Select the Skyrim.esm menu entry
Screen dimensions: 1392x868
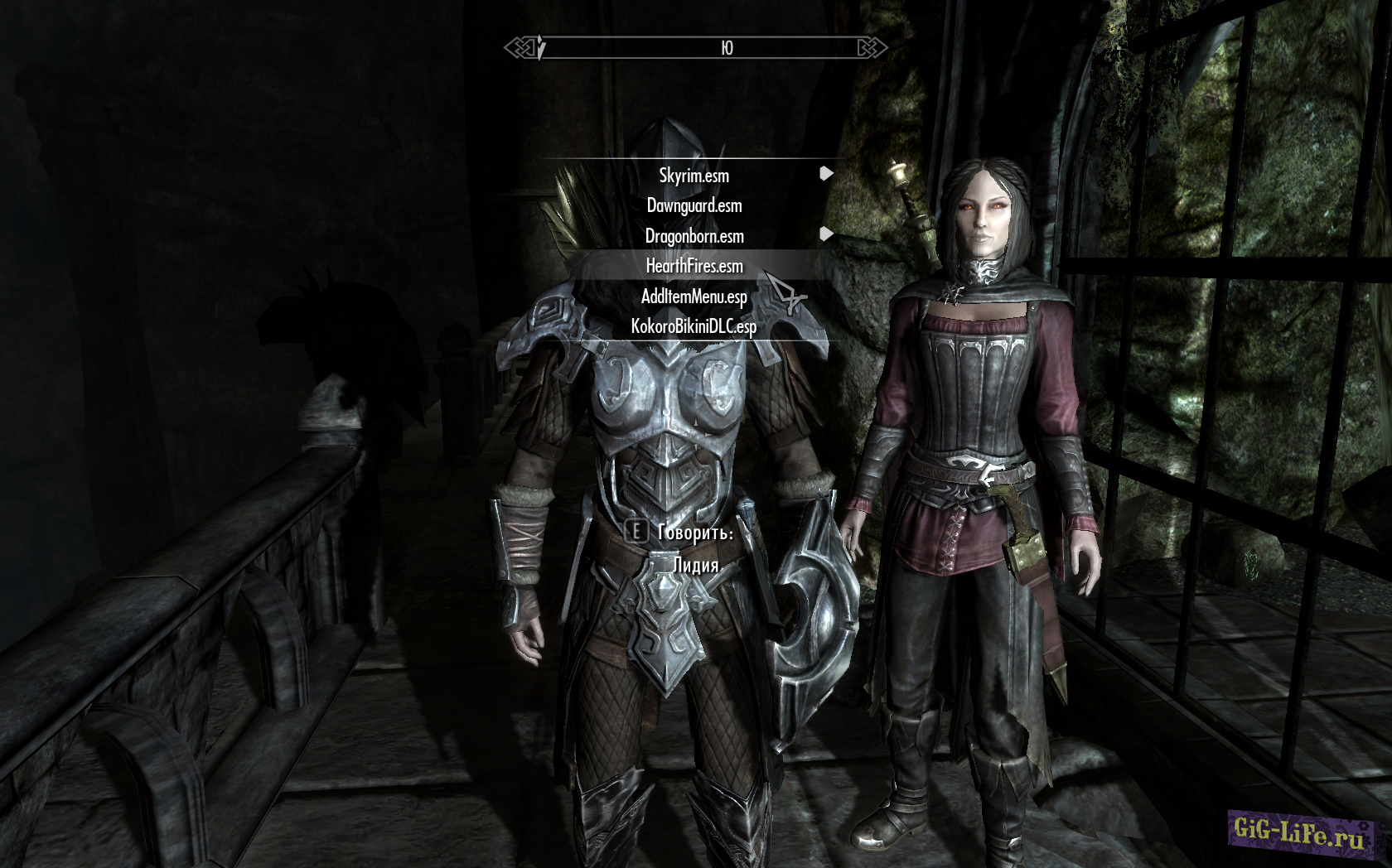pos(694,176)
